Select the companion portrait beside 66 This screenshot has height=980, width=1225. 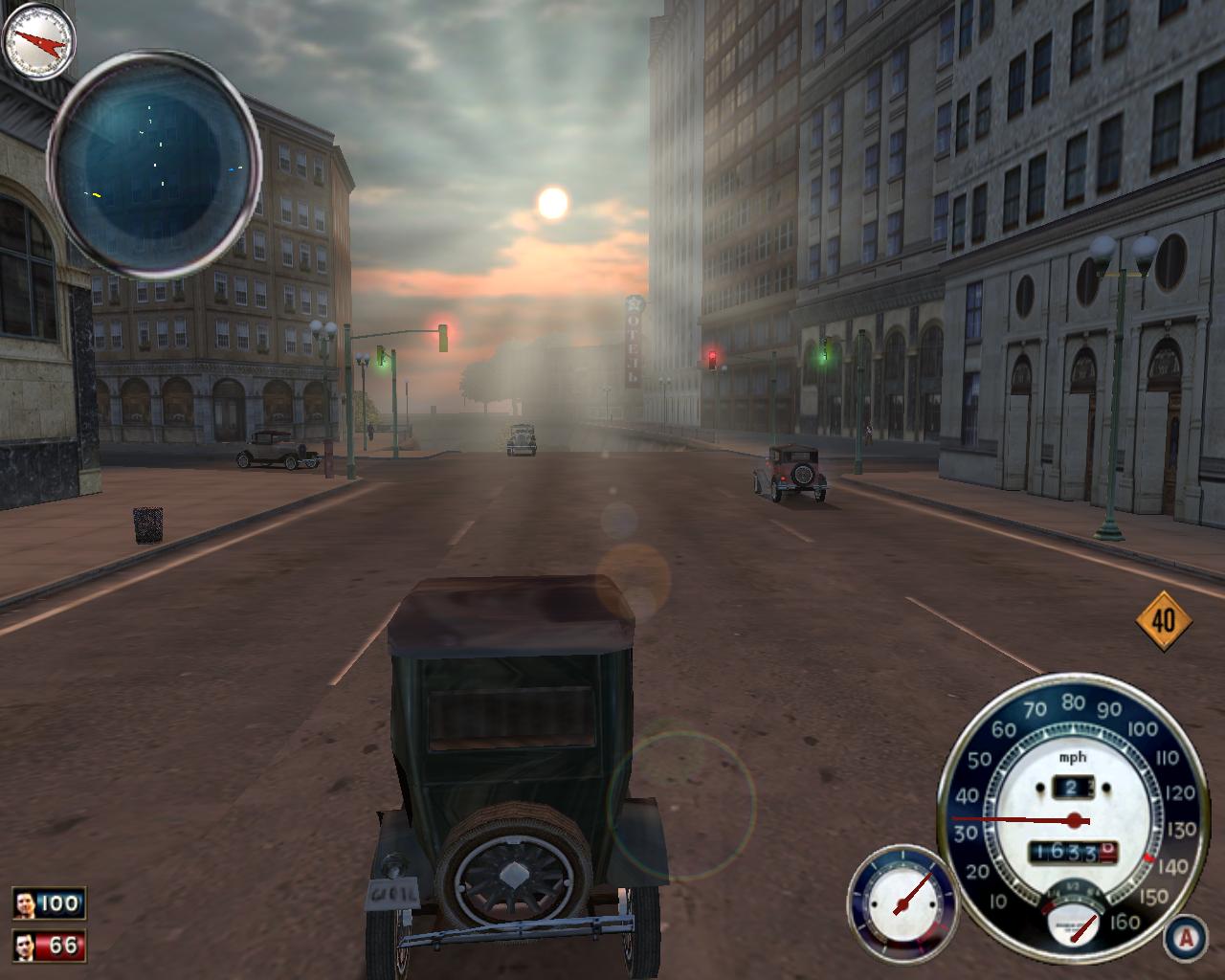(x=26, y=946)
